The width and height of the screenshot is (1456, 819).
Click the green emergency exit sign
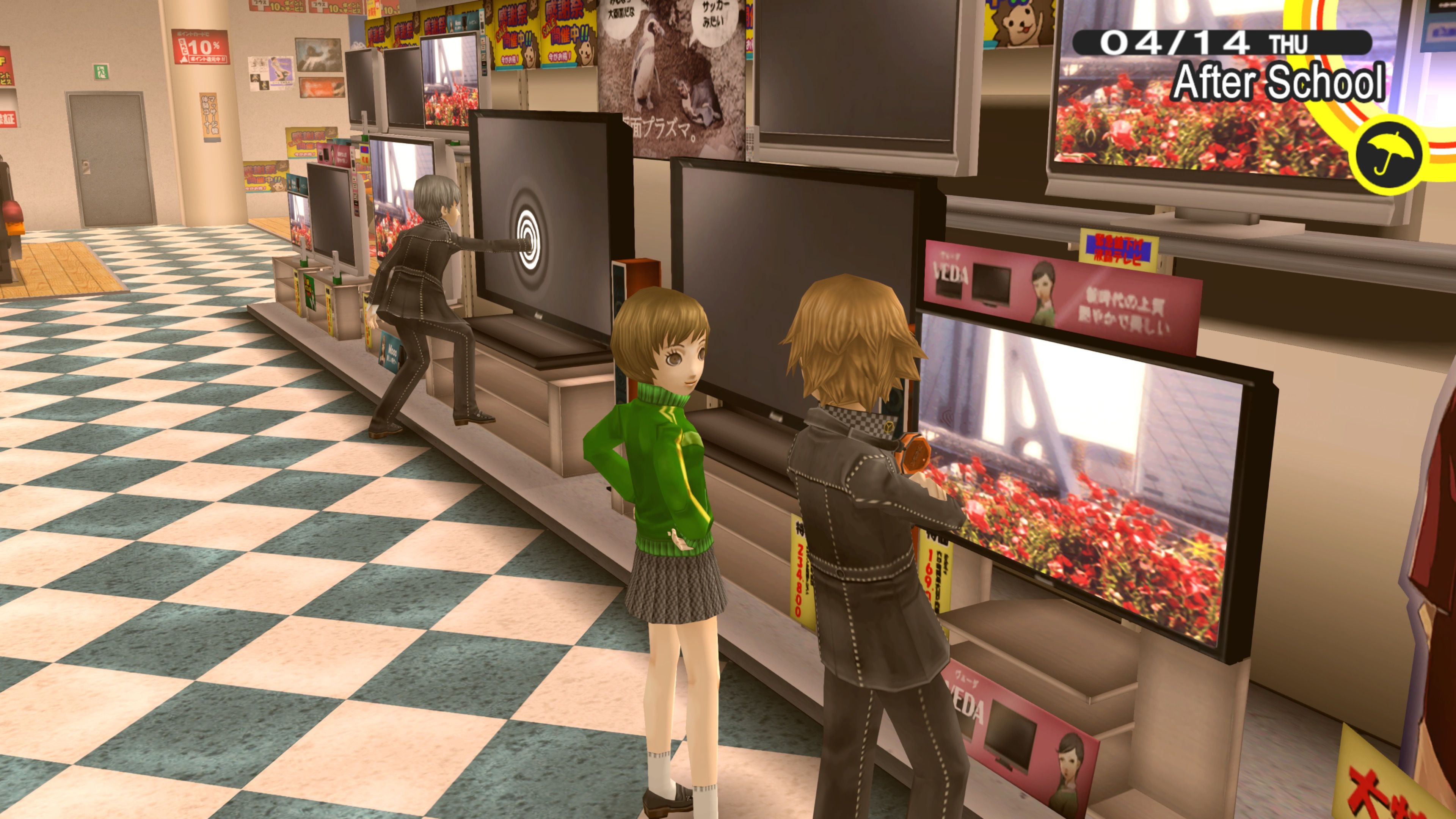point(100,72)
